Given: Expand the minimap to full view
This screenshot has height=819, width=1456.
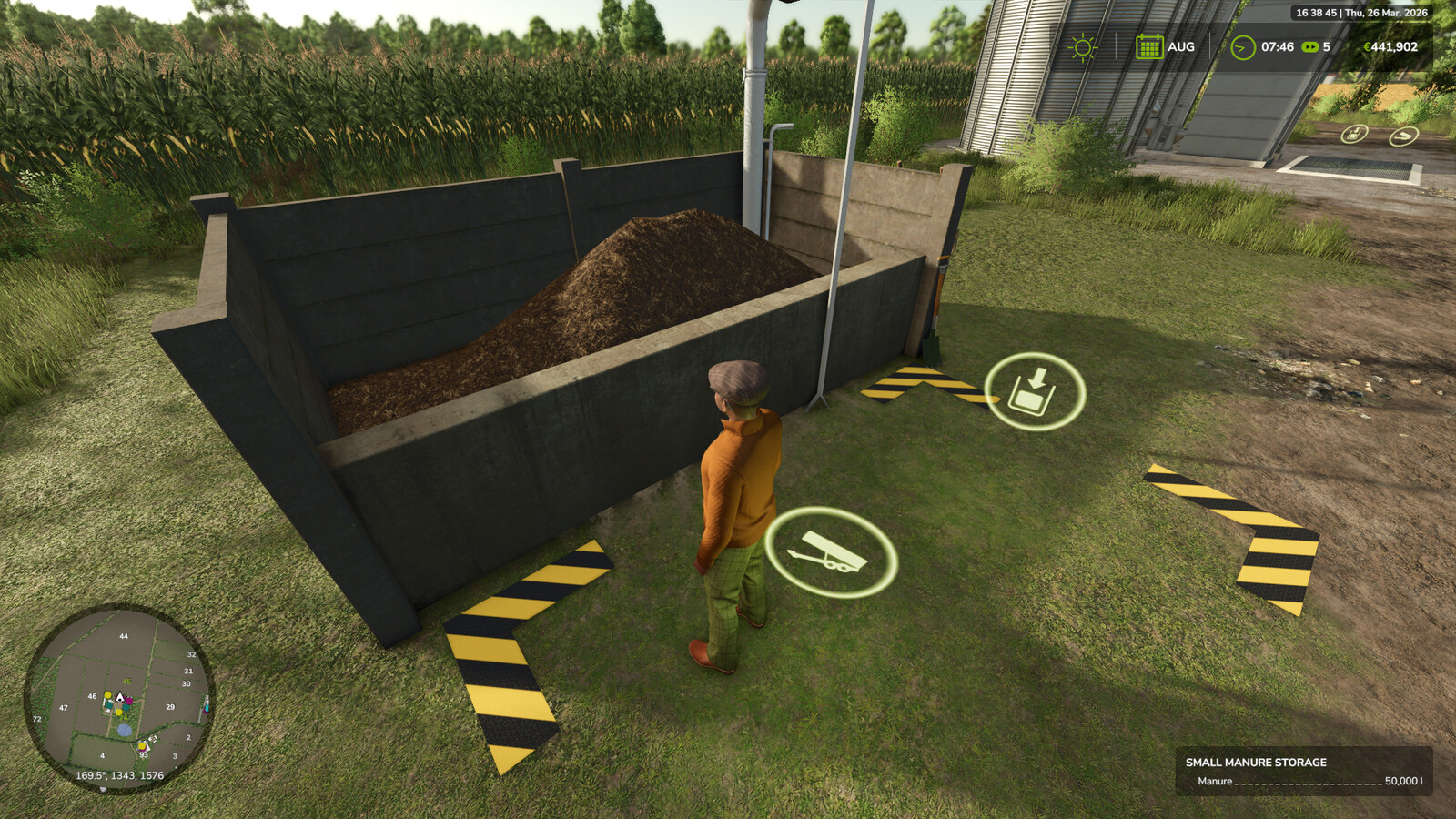Looking at the screenshot, I should tap(123, 701).
